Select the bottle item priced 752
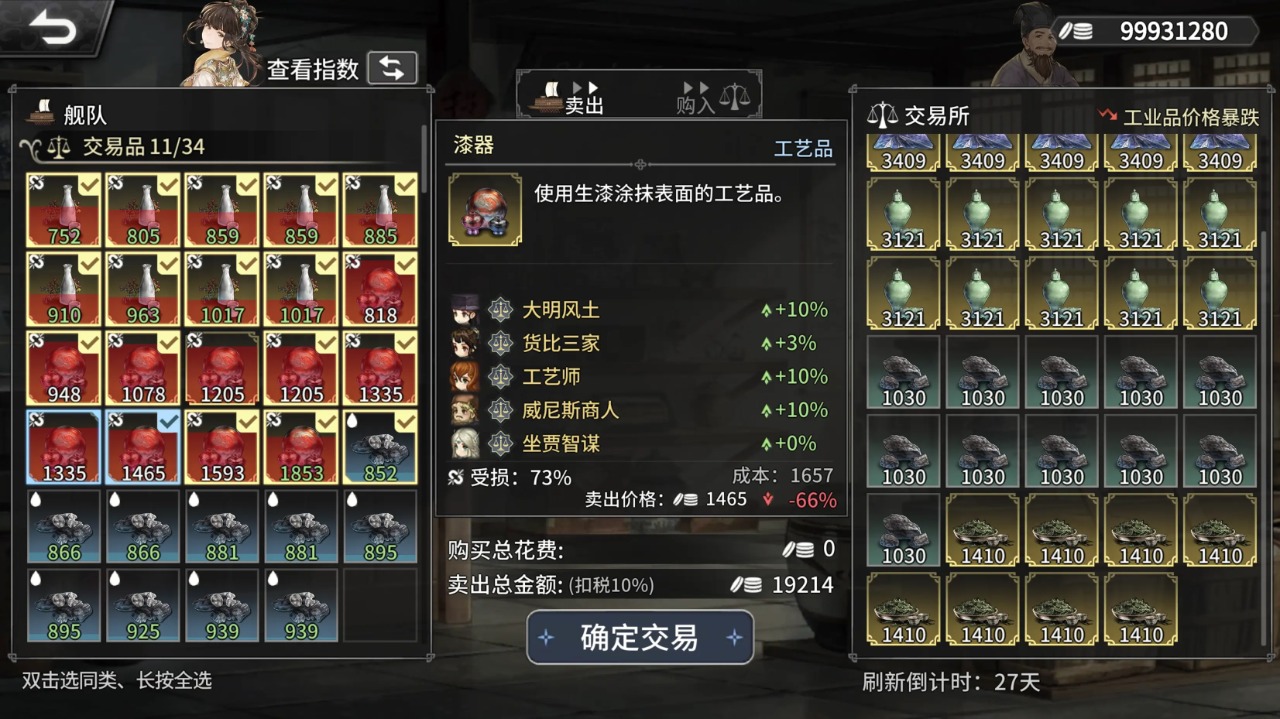This screenshot has width=1280, height=719. coord(64,210)
